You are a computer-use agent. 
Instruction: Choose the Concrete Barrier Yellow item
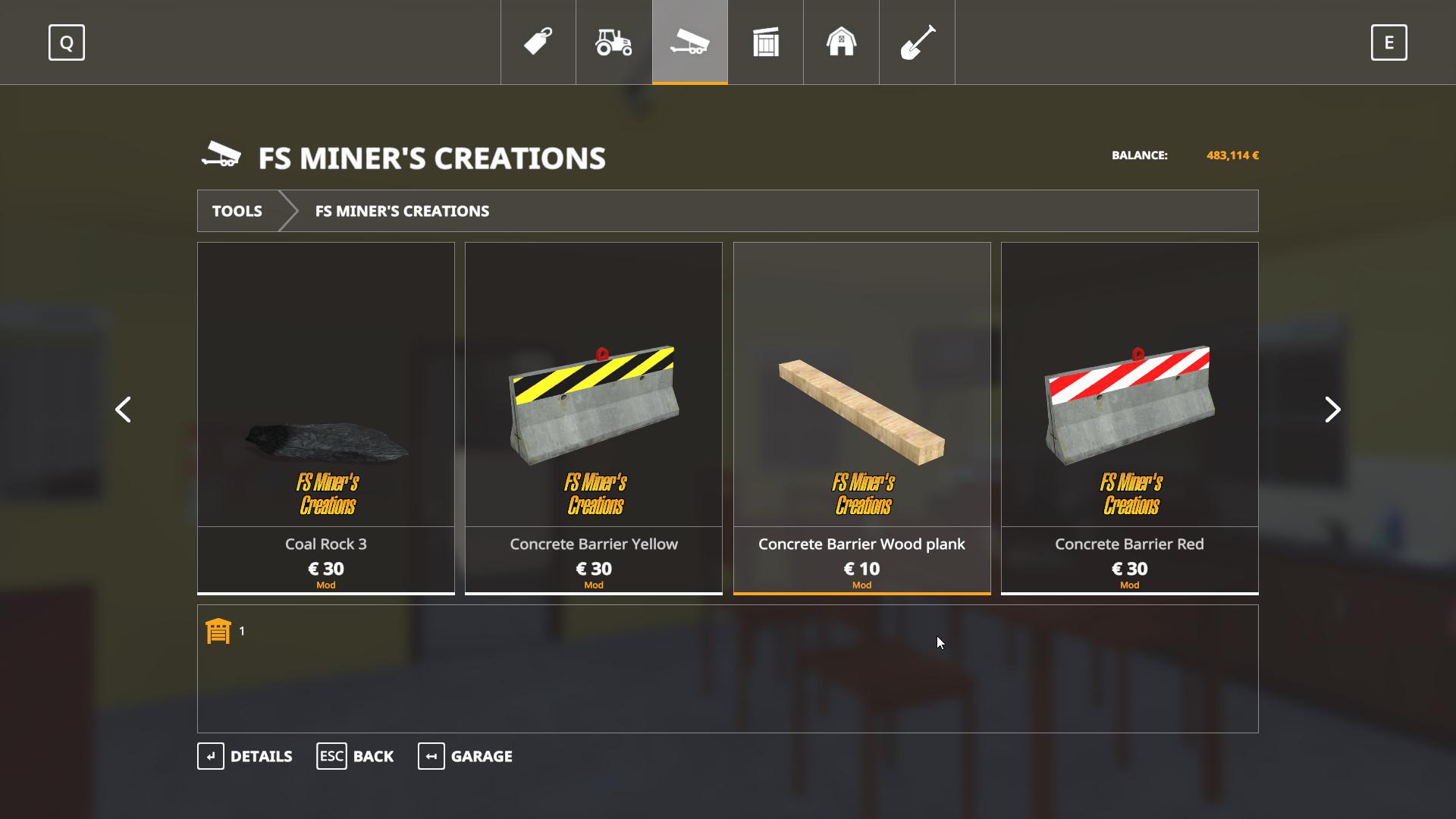pyautogui.click(x=594, y=418)
